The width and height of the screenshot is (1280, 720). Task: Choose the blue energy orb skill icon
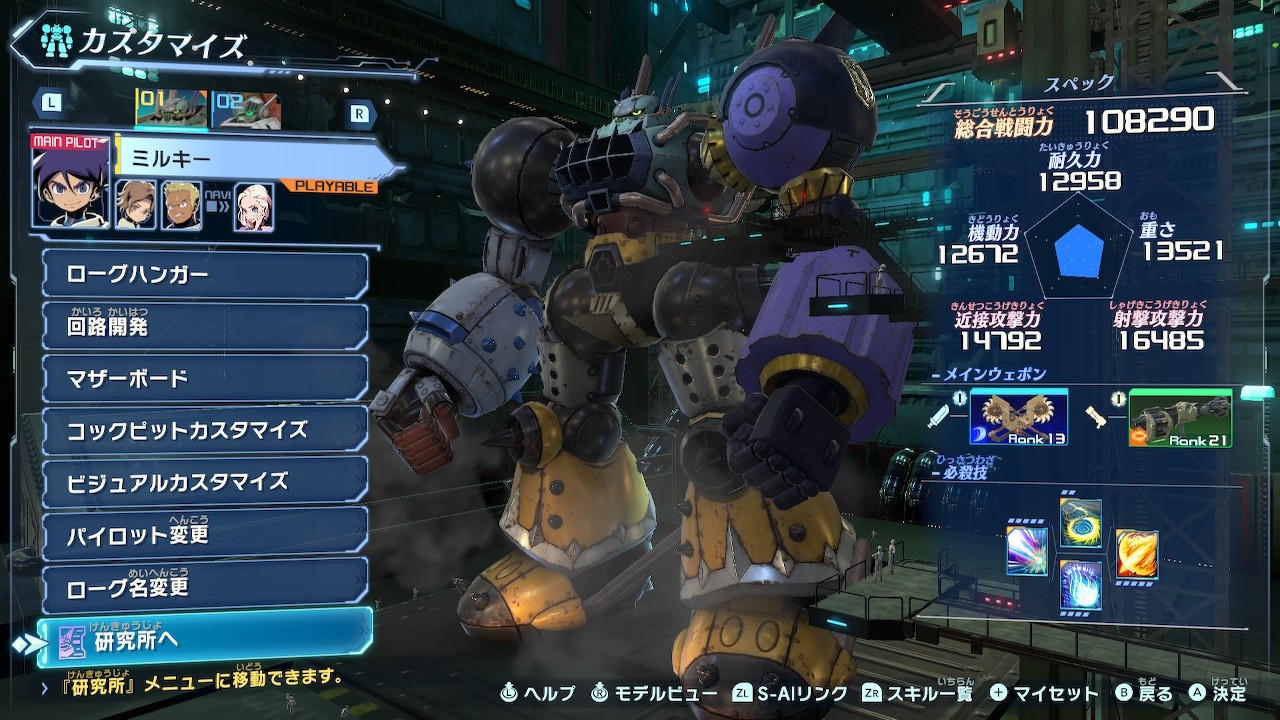tap(1080, 585)
